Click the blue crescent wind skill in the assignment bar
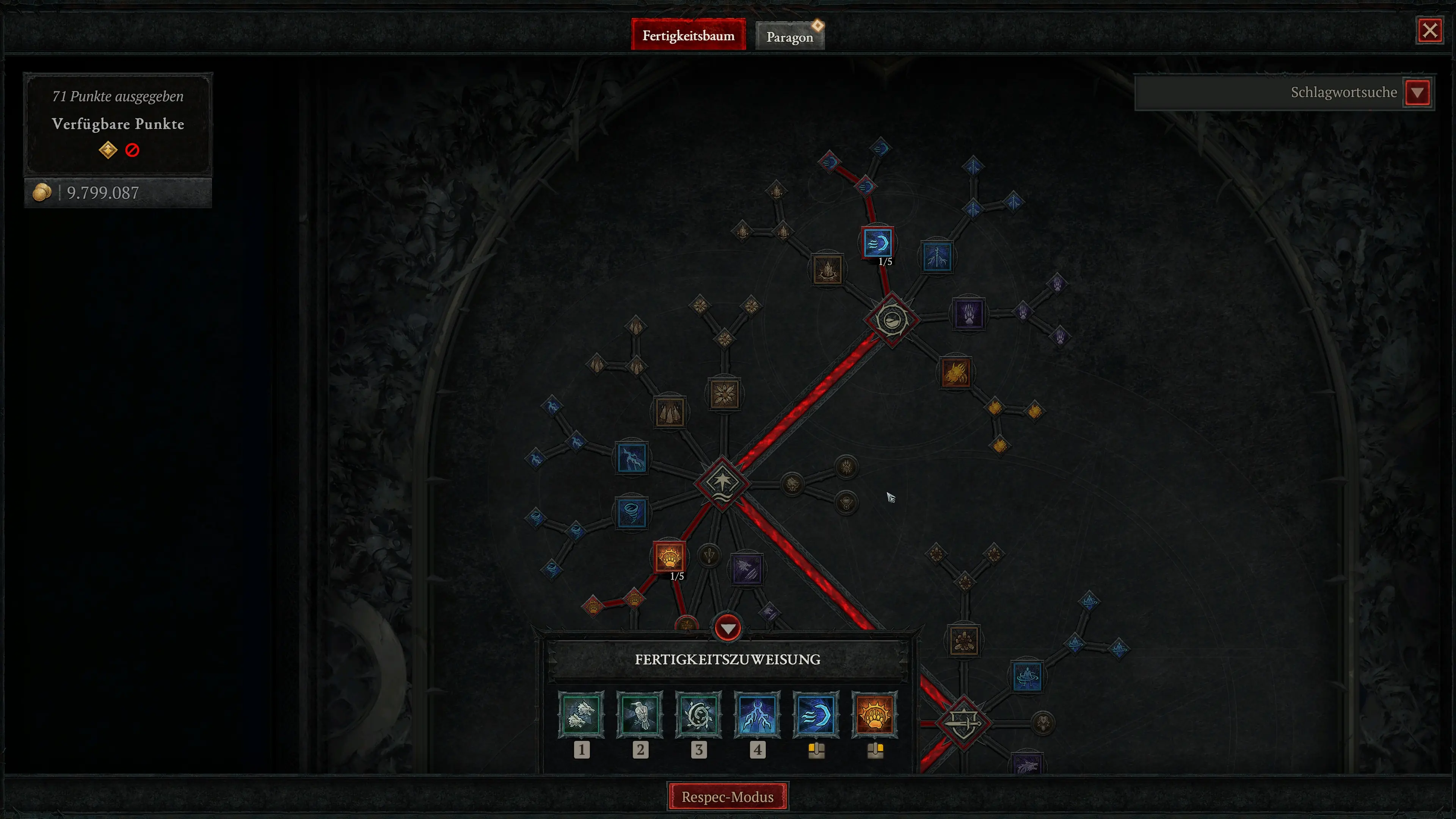 point(816,715)
